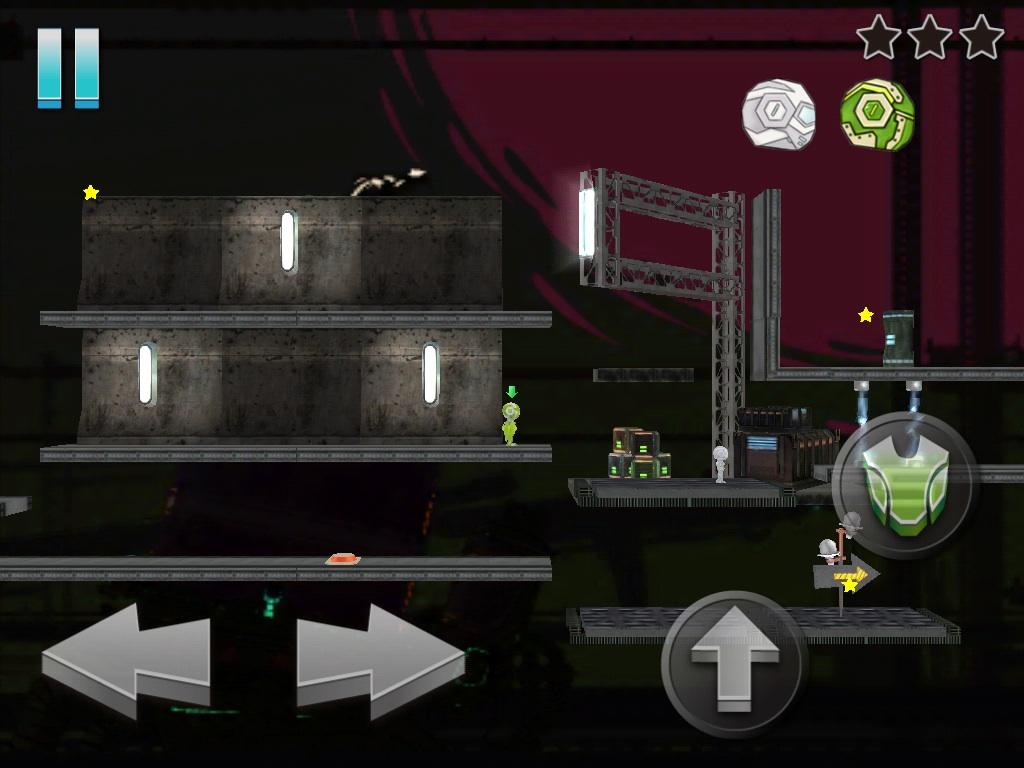Pause the game with the pause button
1024x768 pixels.
(68, 67)
